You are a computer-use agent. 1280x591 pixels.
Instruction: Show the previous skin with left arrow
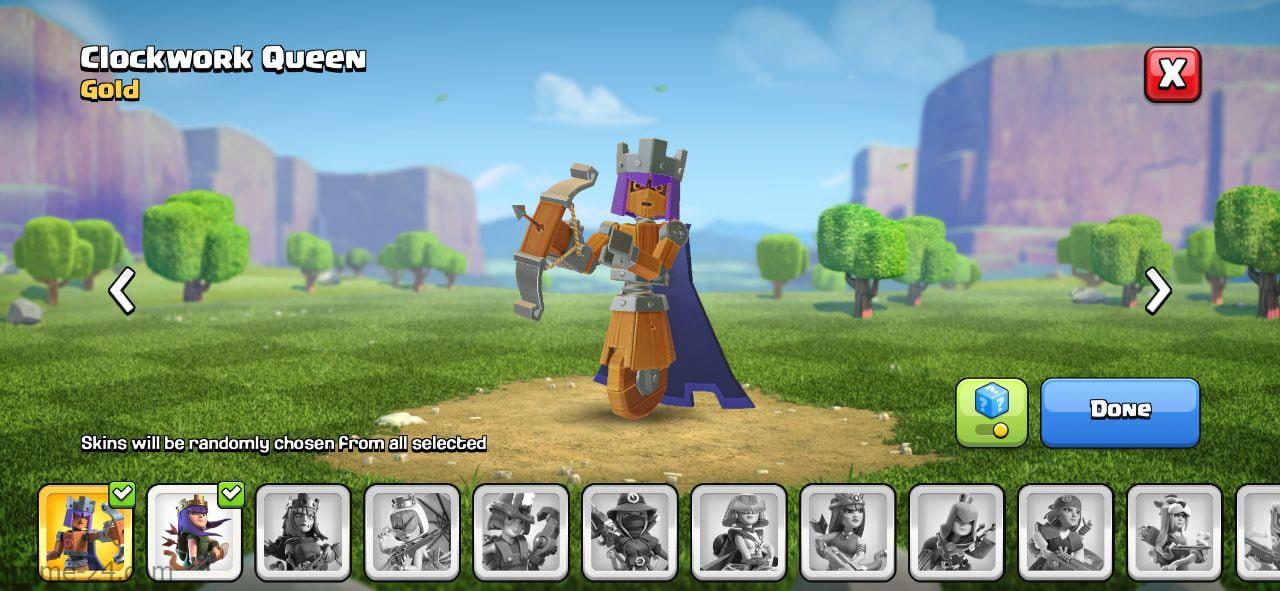pos(122,291)
